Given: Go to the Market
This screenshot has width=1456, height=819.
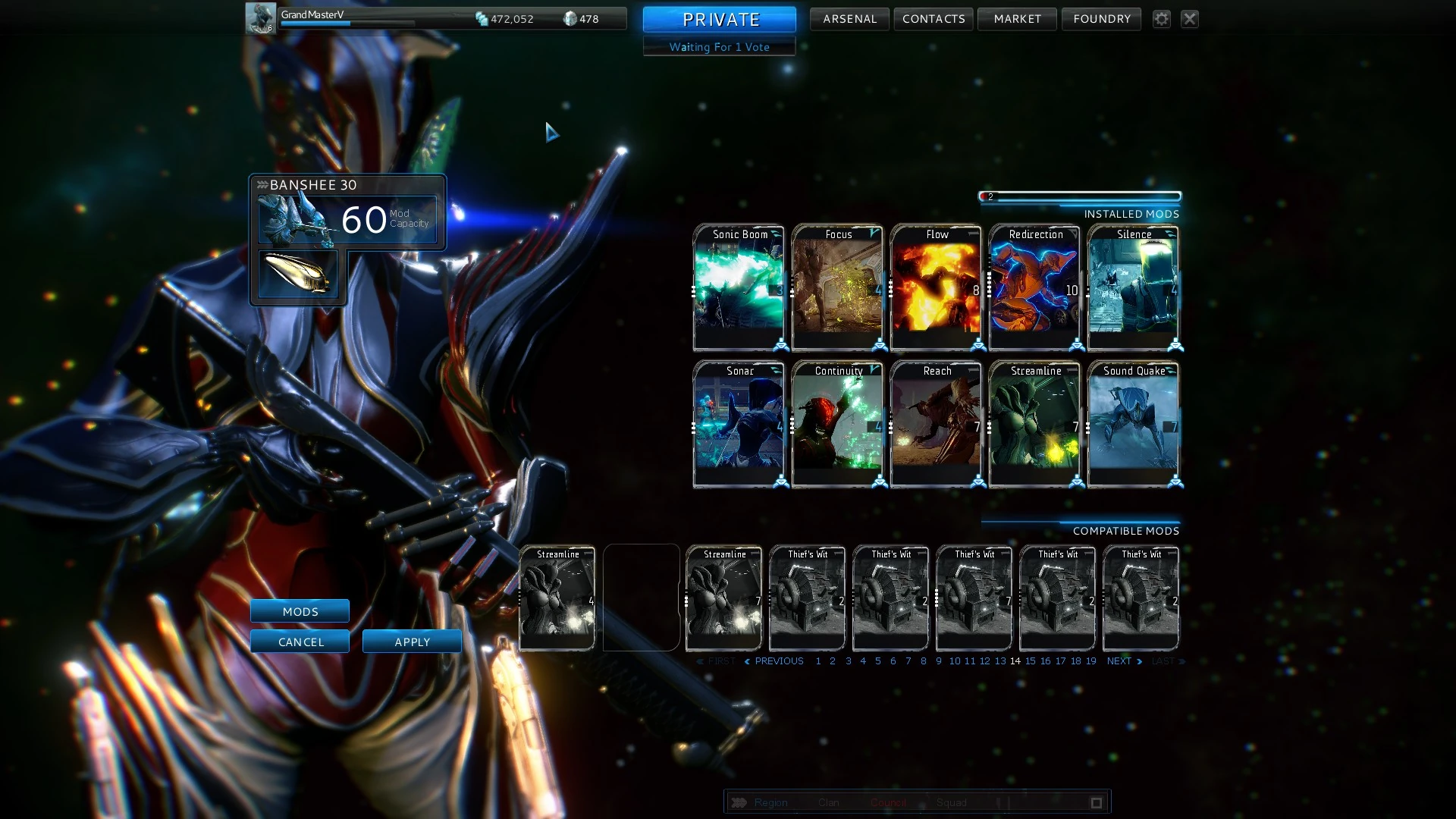Looking at the screenshot, I should (1017, 19).
